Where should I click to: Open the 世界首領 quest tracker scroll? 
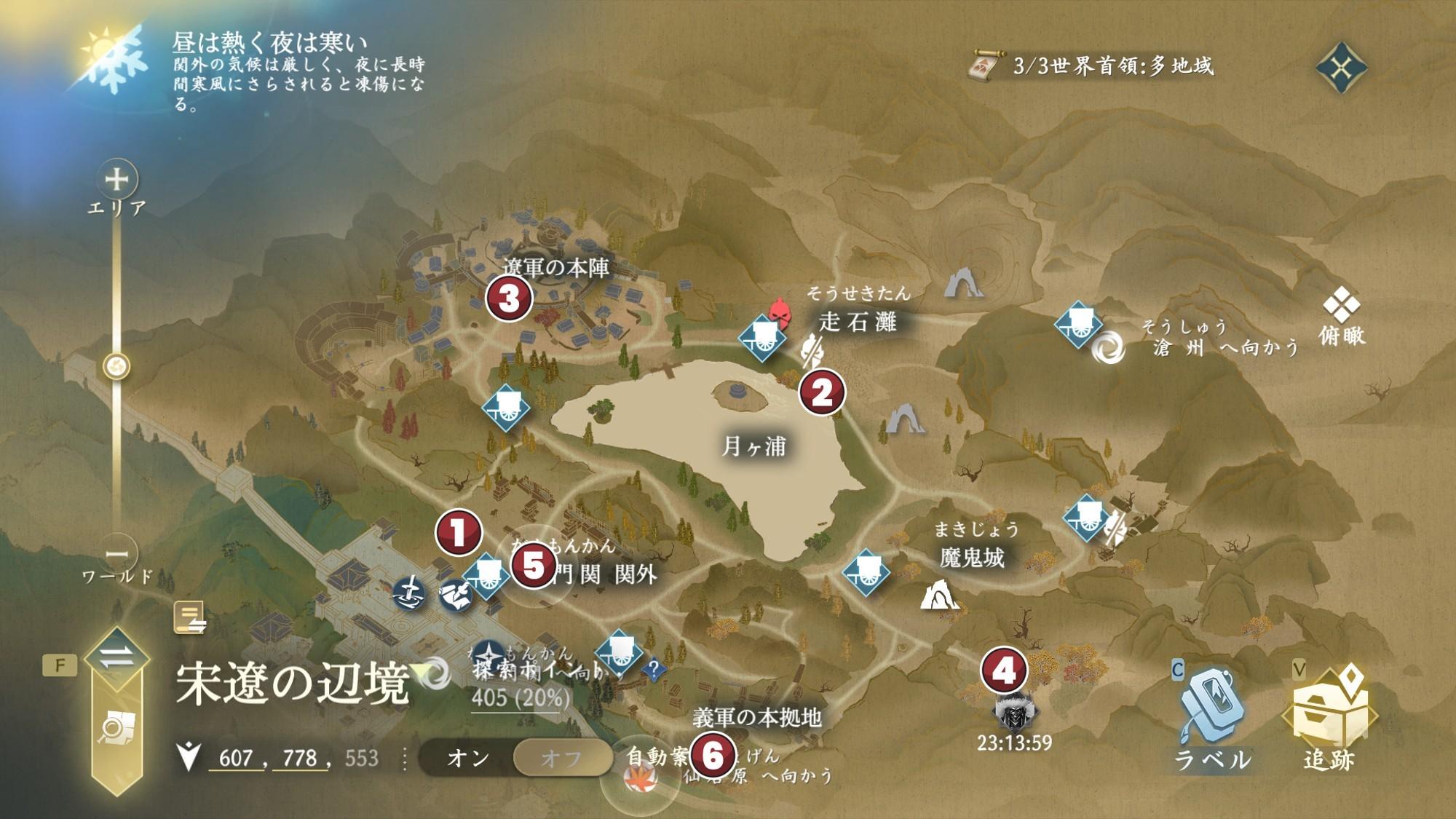(986, 66)
